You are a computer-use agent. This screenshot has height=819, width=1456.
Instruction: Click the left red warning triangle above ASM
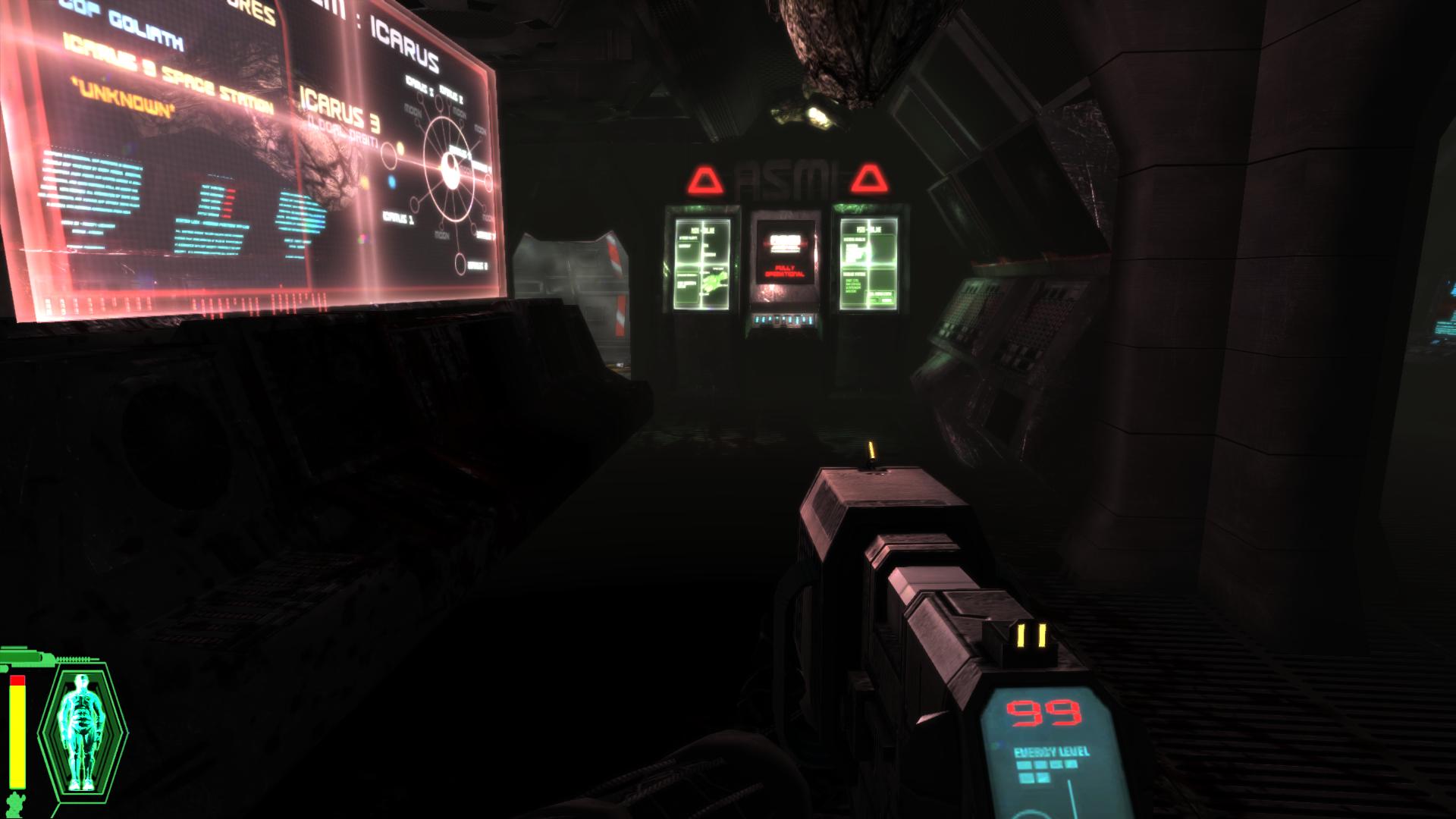pyautogui.click(x=704, y=180)
